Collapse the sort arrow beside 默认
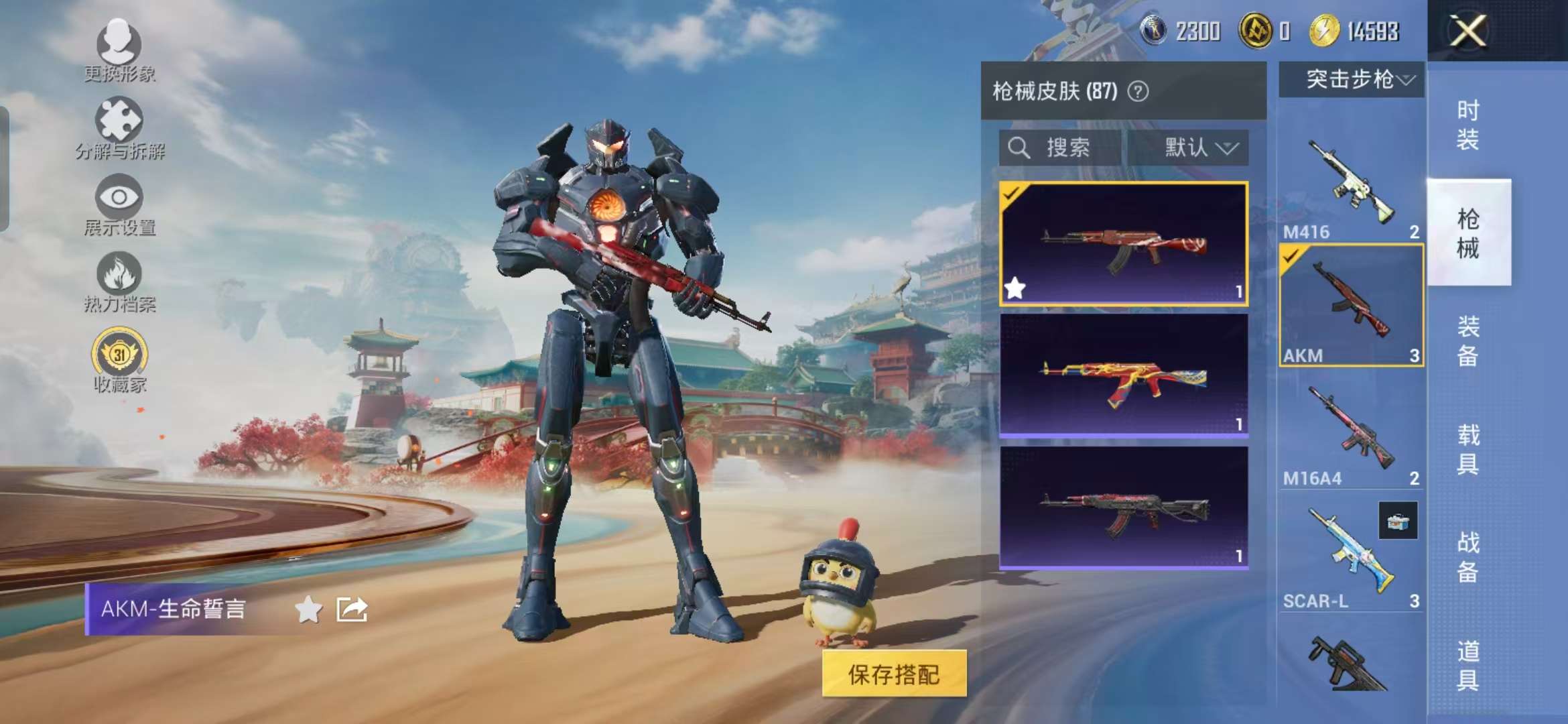This screenshot has height=724, width=1568. tap(1231, 149)
